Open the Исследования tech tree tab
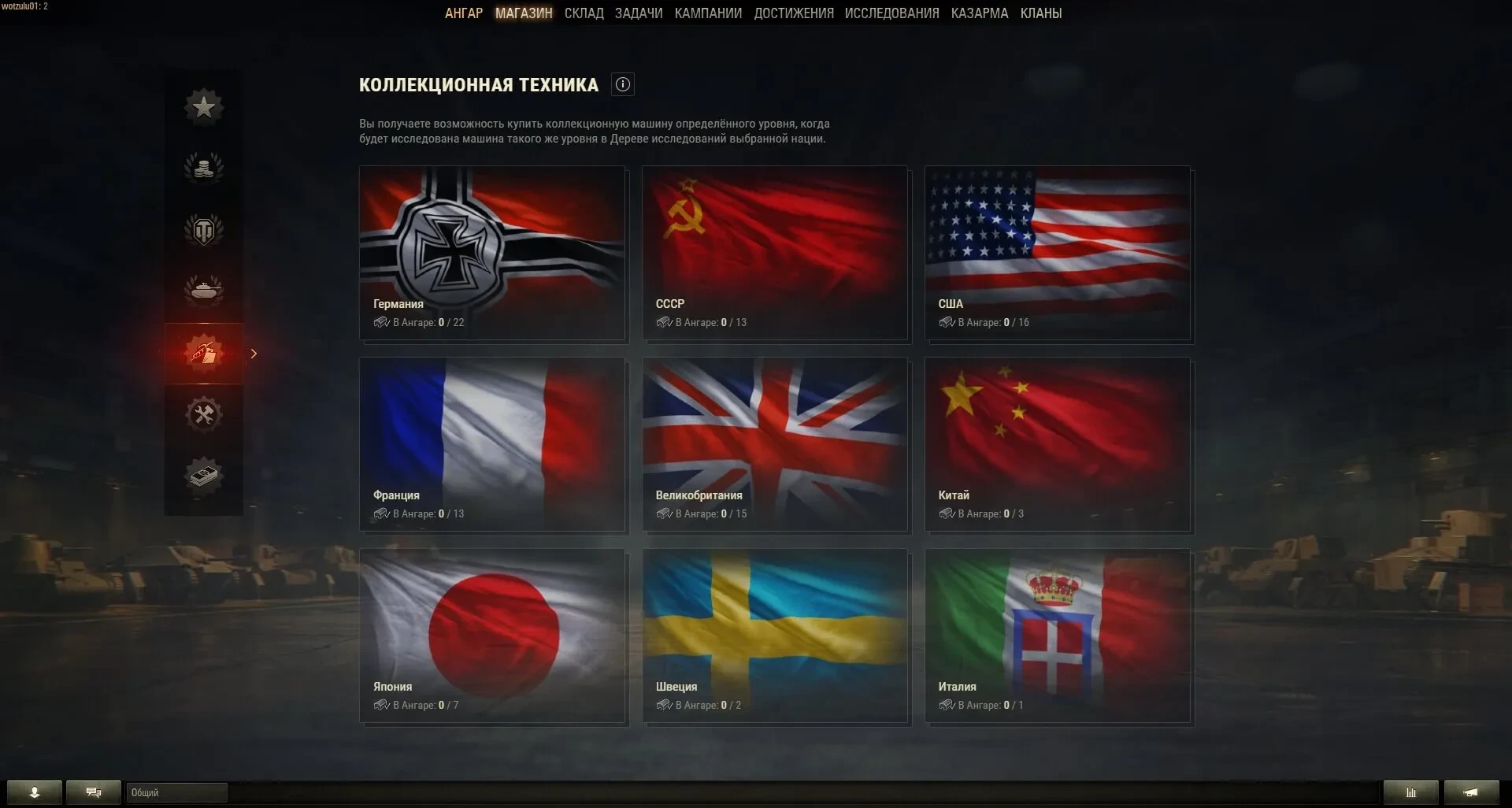The width and height of the screenshot is (1512, 808). click(x=891, y=13)
